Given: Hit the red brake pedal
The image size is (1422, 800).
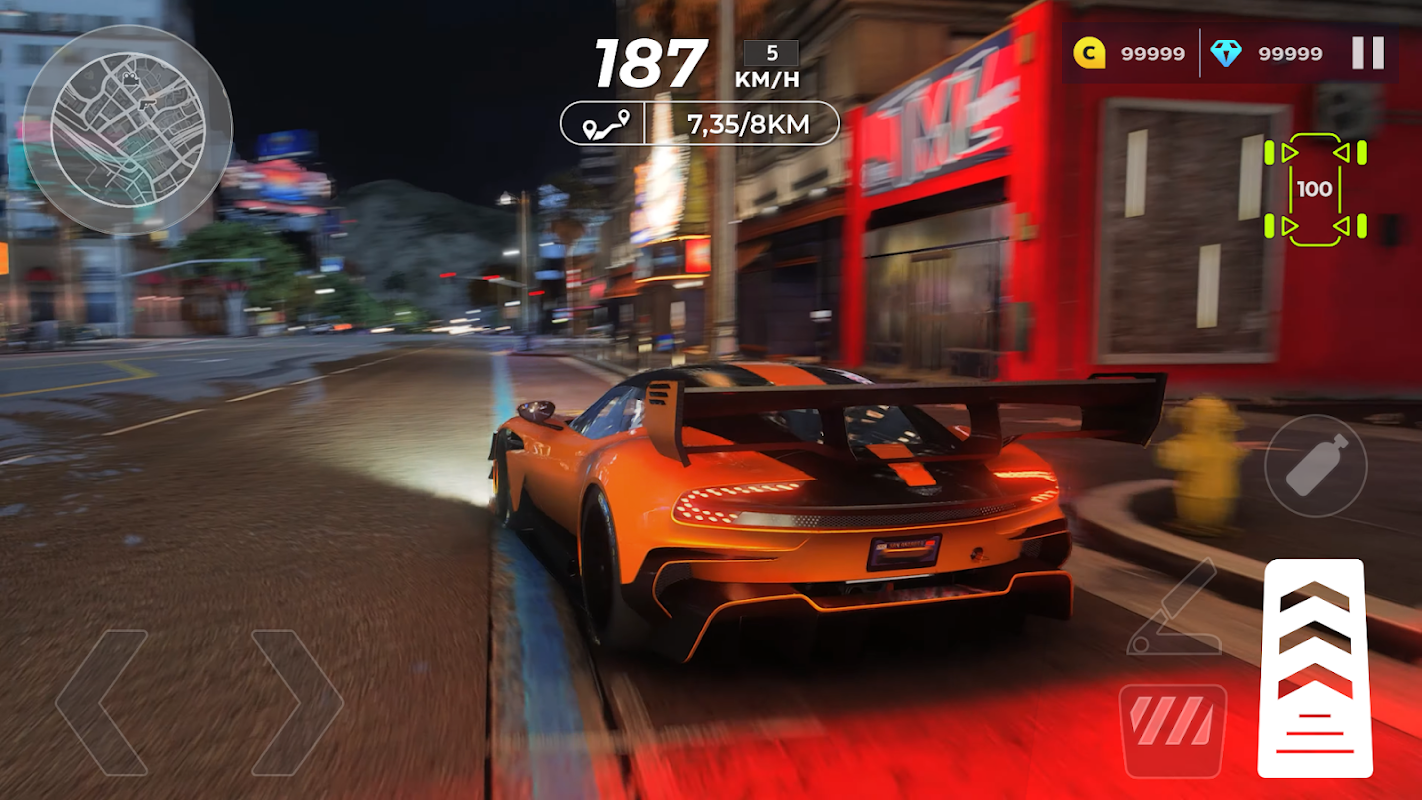Looking at the screenshot, I should coord(1172,730).
